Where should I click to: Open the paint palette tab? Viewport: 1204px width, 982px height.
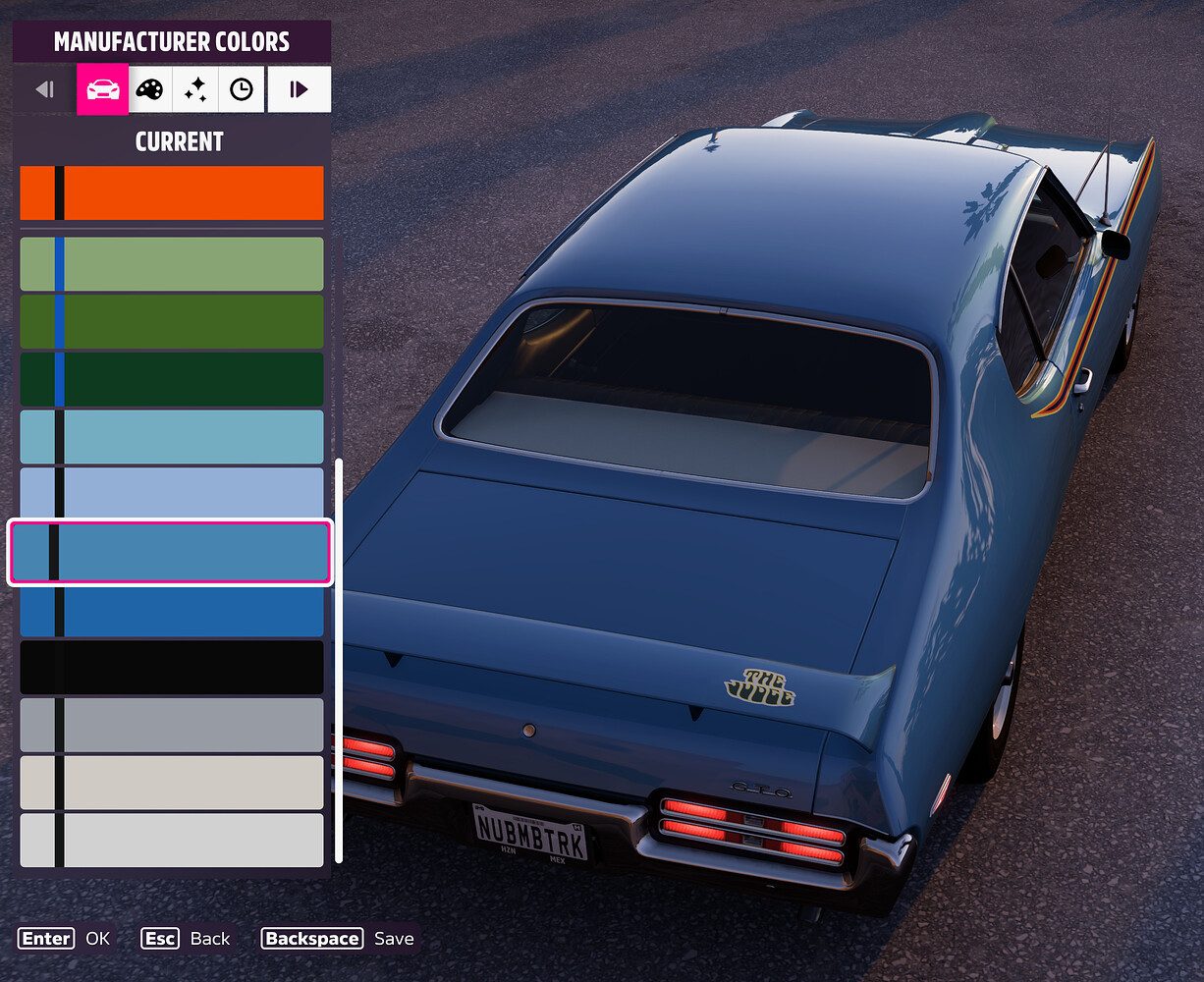tap(149, 90)
